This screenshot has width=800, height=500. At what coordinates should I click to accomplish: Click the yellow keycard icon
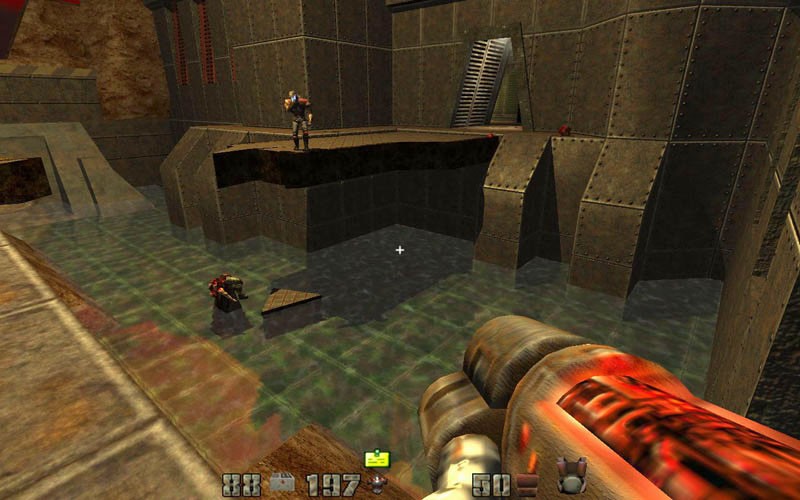[376, 458]
